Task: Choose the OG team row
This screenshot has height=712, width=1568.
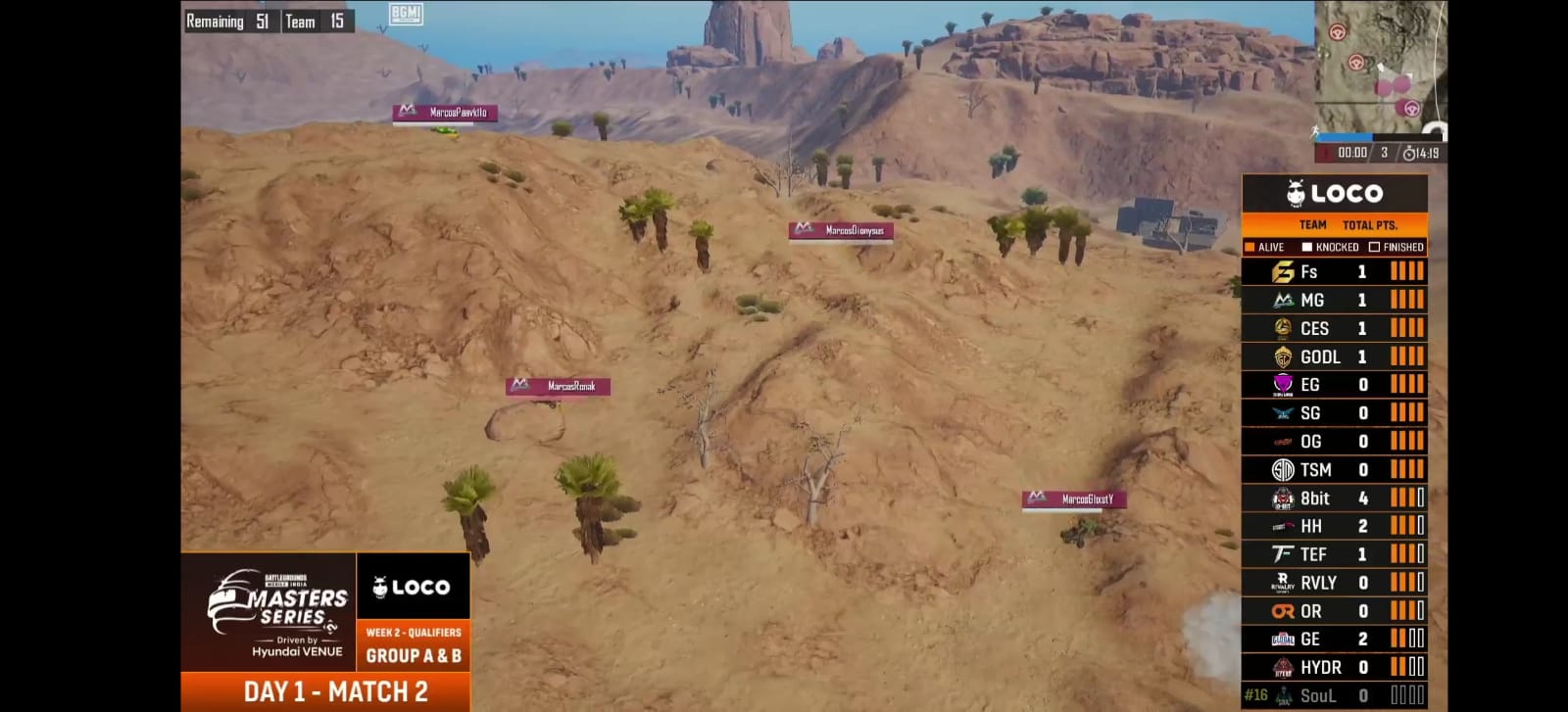Action: click(x=1334, y=442)
